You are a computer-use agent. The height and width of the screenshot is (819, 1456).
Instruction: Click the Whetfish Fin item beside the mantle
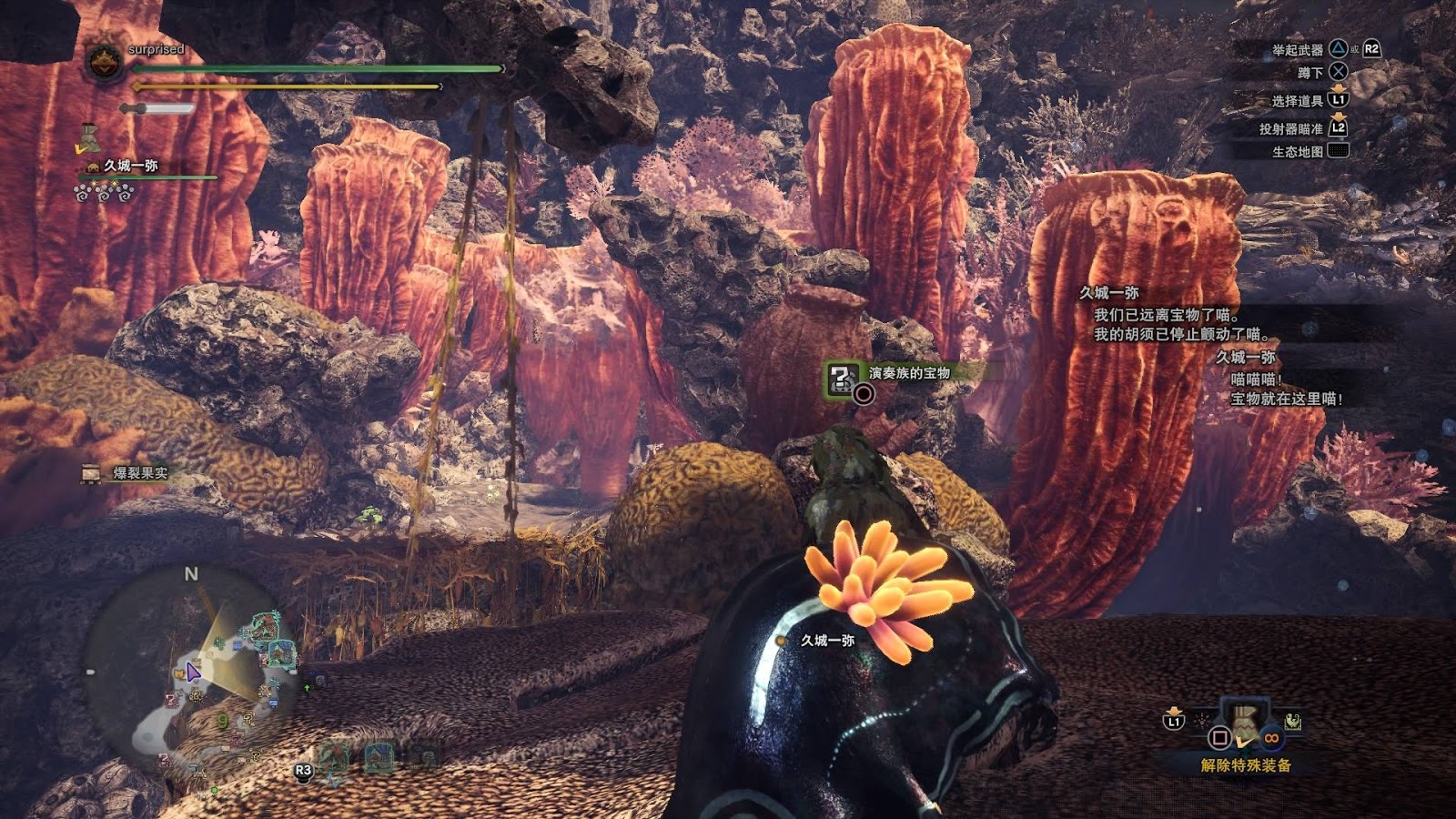(1293, 723)
